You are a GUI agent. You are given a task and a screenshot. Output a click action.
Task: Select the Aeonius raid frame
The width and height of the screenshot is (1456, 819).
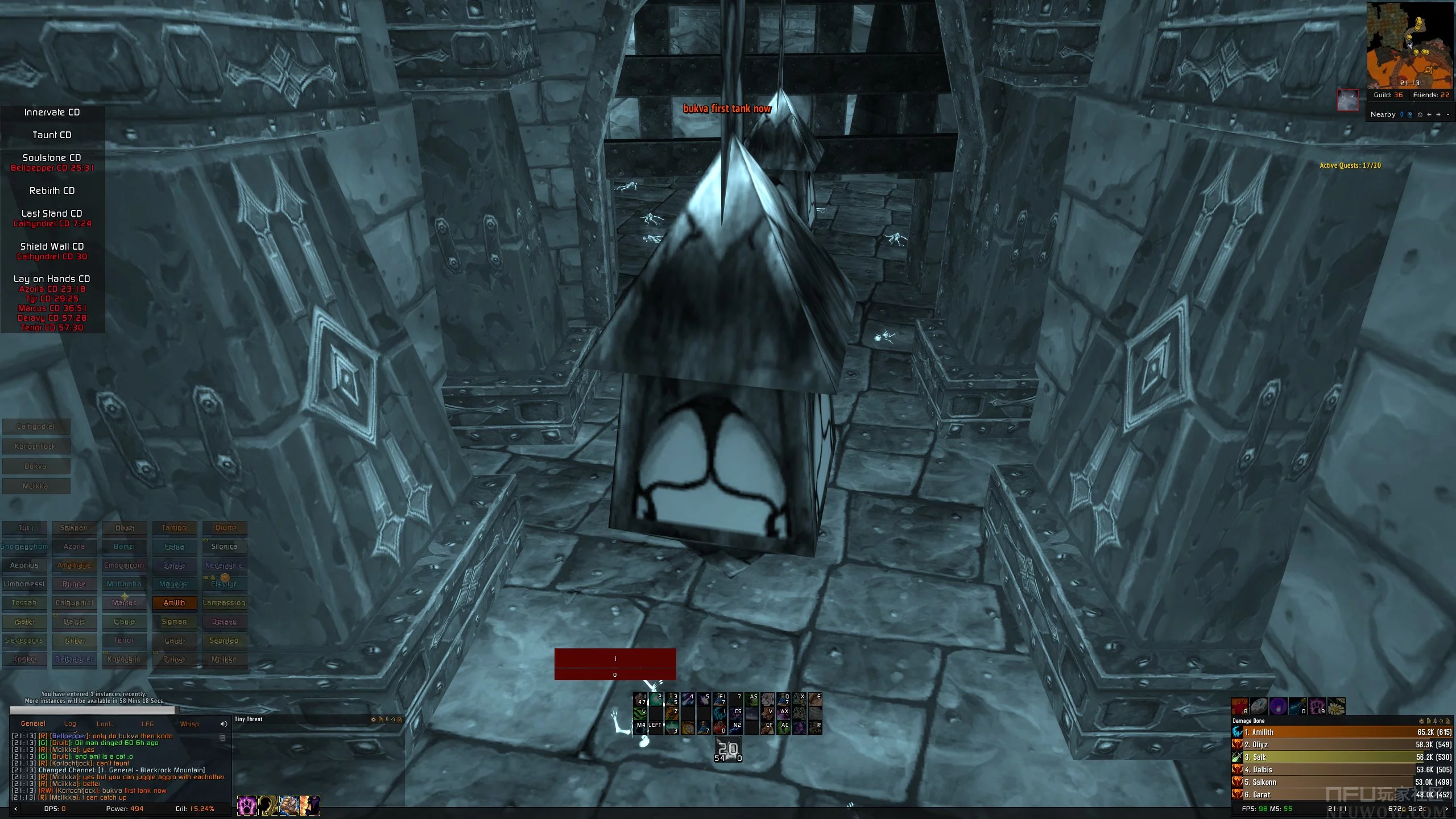click(x=24, y=565)
